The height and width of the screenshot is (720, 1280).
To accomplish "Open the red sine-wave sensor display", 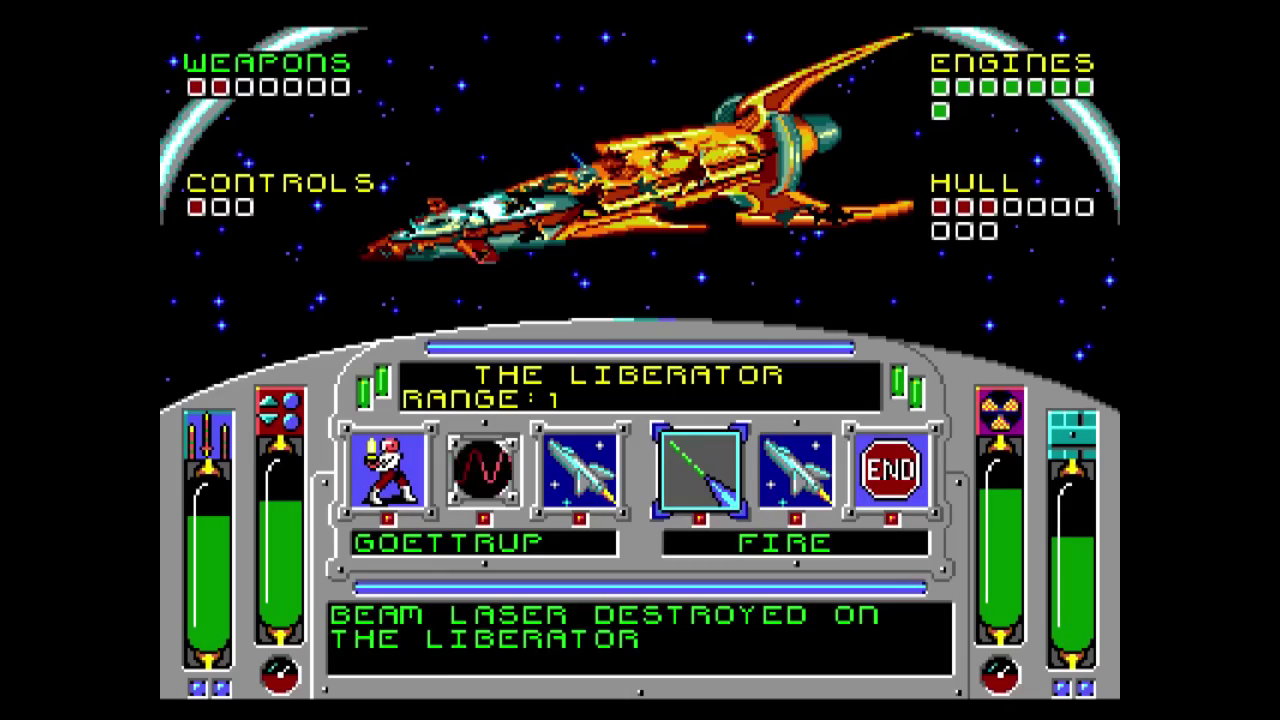I will coord(484,469).
